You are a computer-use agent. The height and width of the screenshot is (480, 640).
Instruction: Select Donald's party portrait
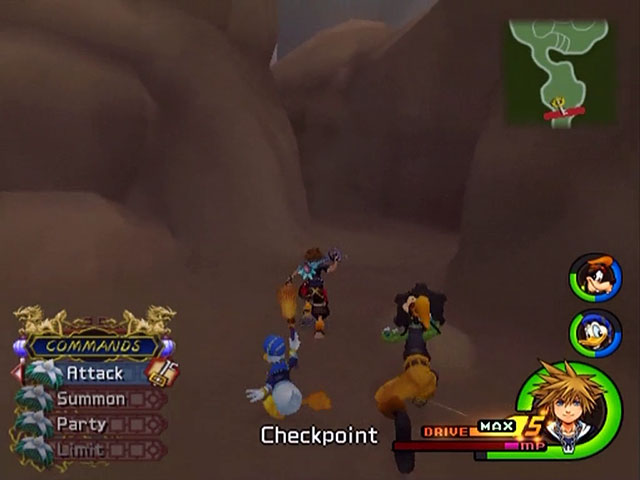click(595, 333)
